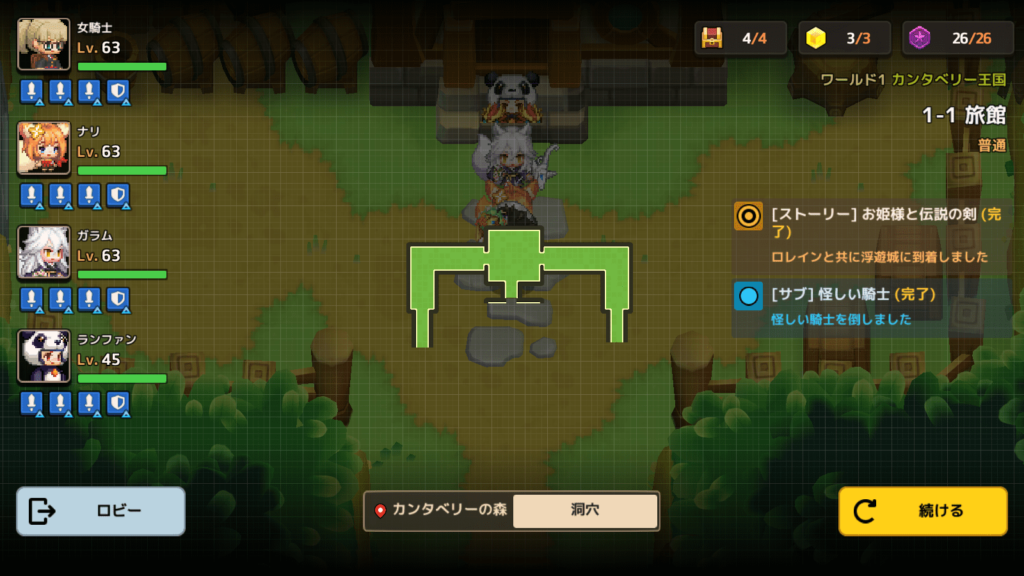Return to the ロビー lobby
The width and height of the screenshot is (1024, 576).
click(x=101, y=511)
